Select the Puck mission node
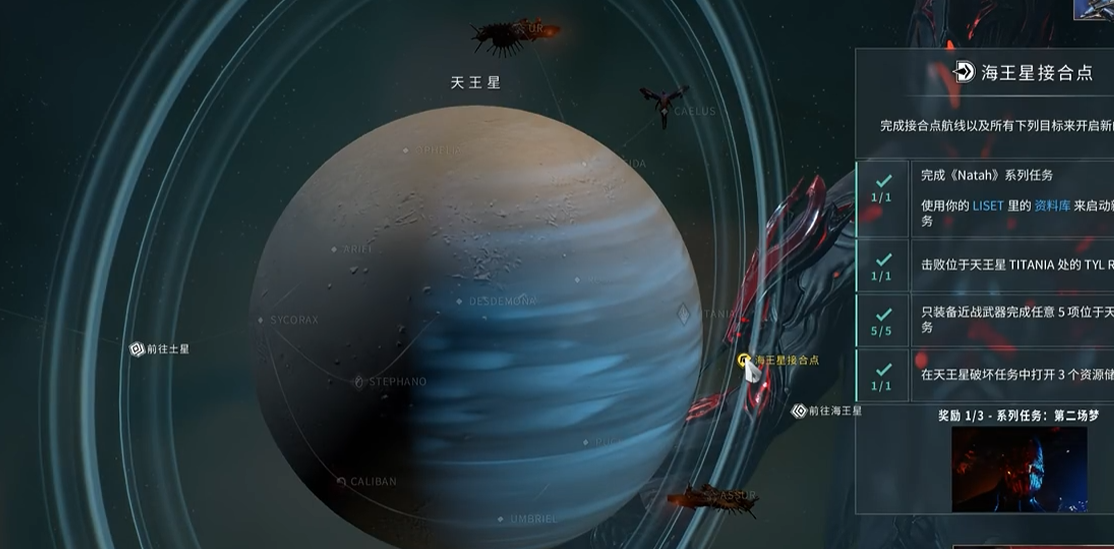1114x549 pixels. pos(587,441)
